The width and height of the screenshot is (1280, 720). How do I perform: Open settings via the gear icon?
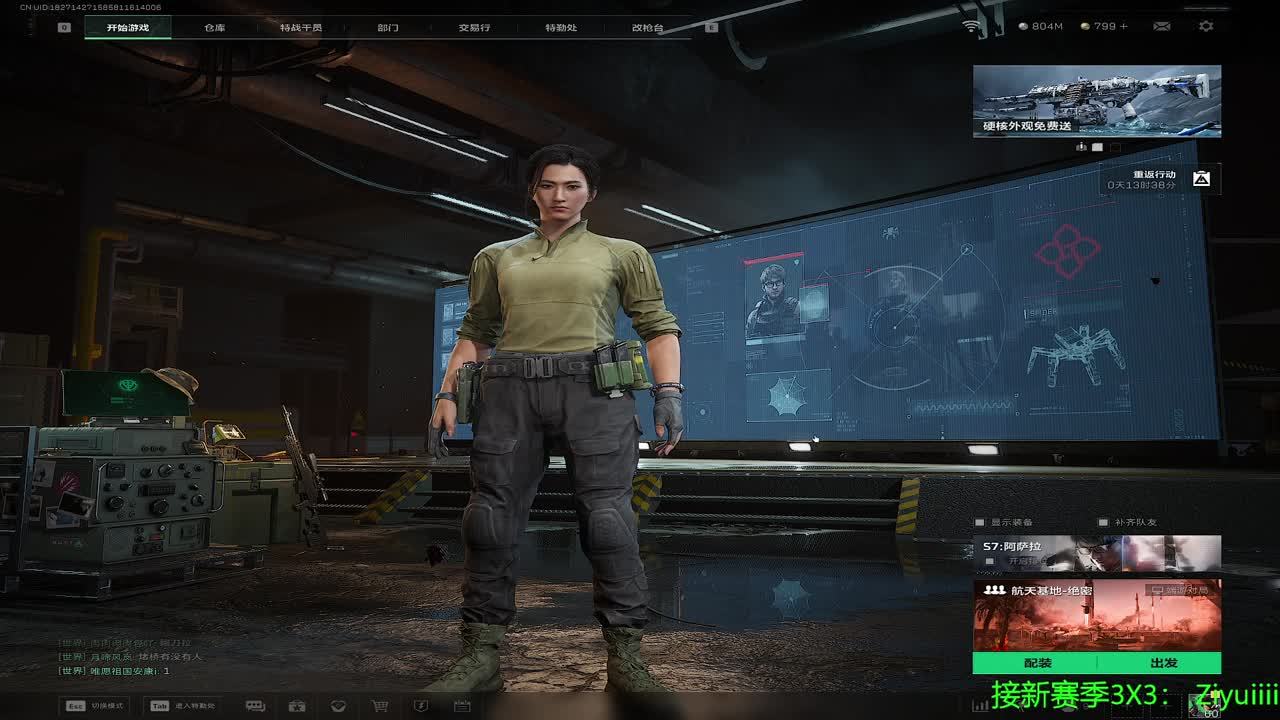[x=1206, y=26]
